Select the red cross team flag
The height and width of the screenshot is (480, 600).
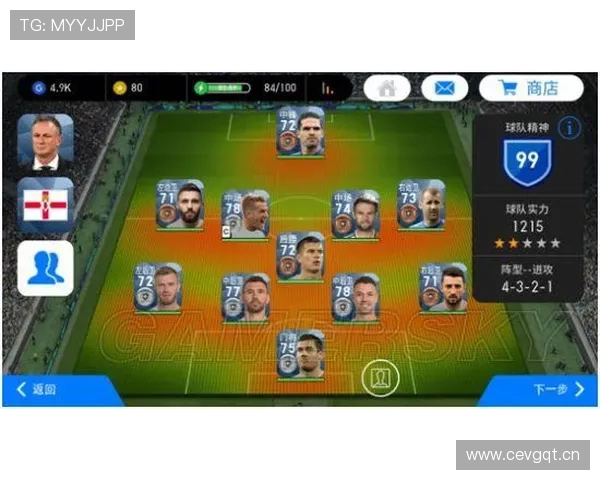[45, 205]
